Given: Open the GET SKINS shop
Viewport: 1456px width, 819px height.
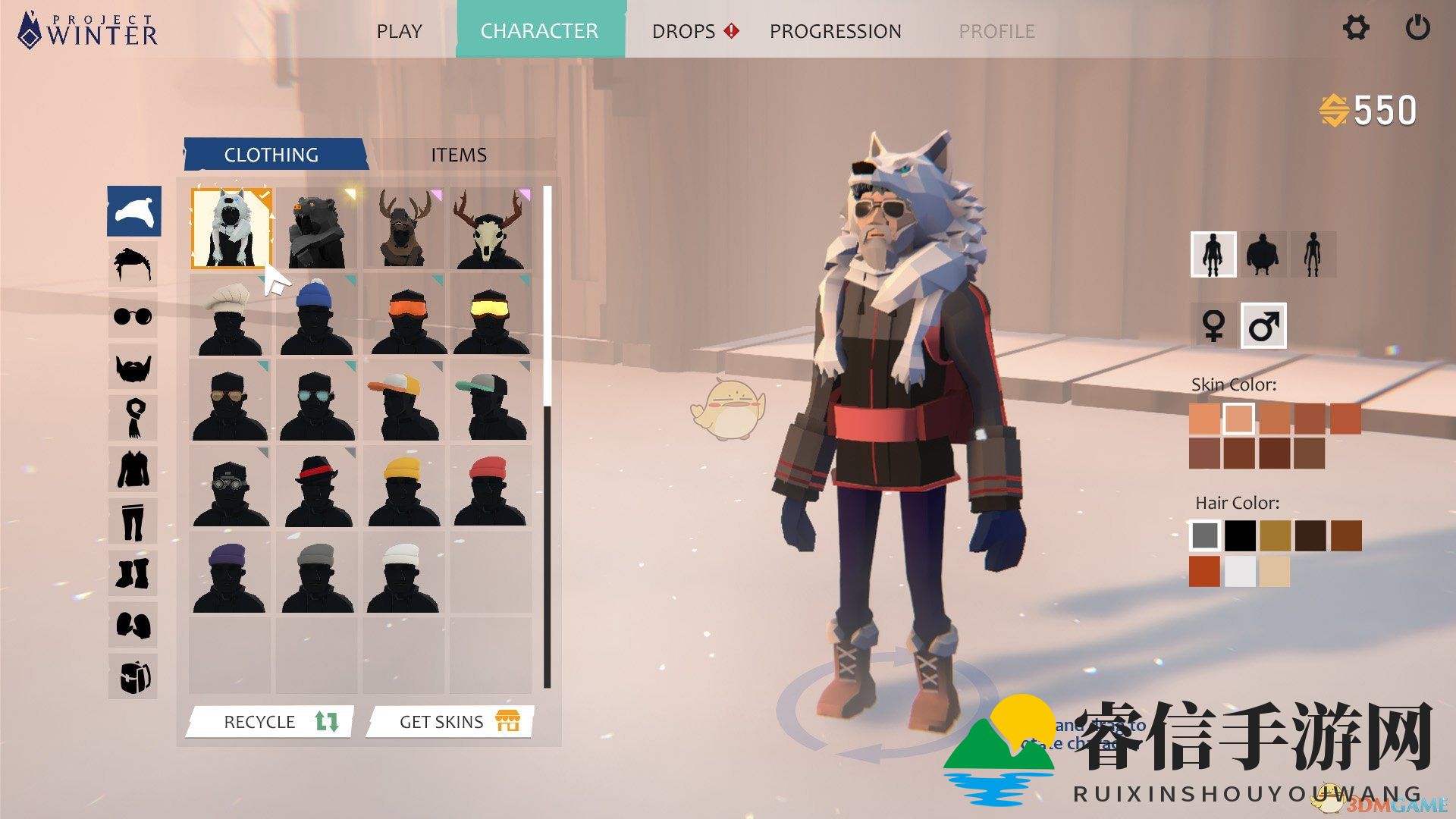Looking at the screenshot, I should tap(450, 721).
